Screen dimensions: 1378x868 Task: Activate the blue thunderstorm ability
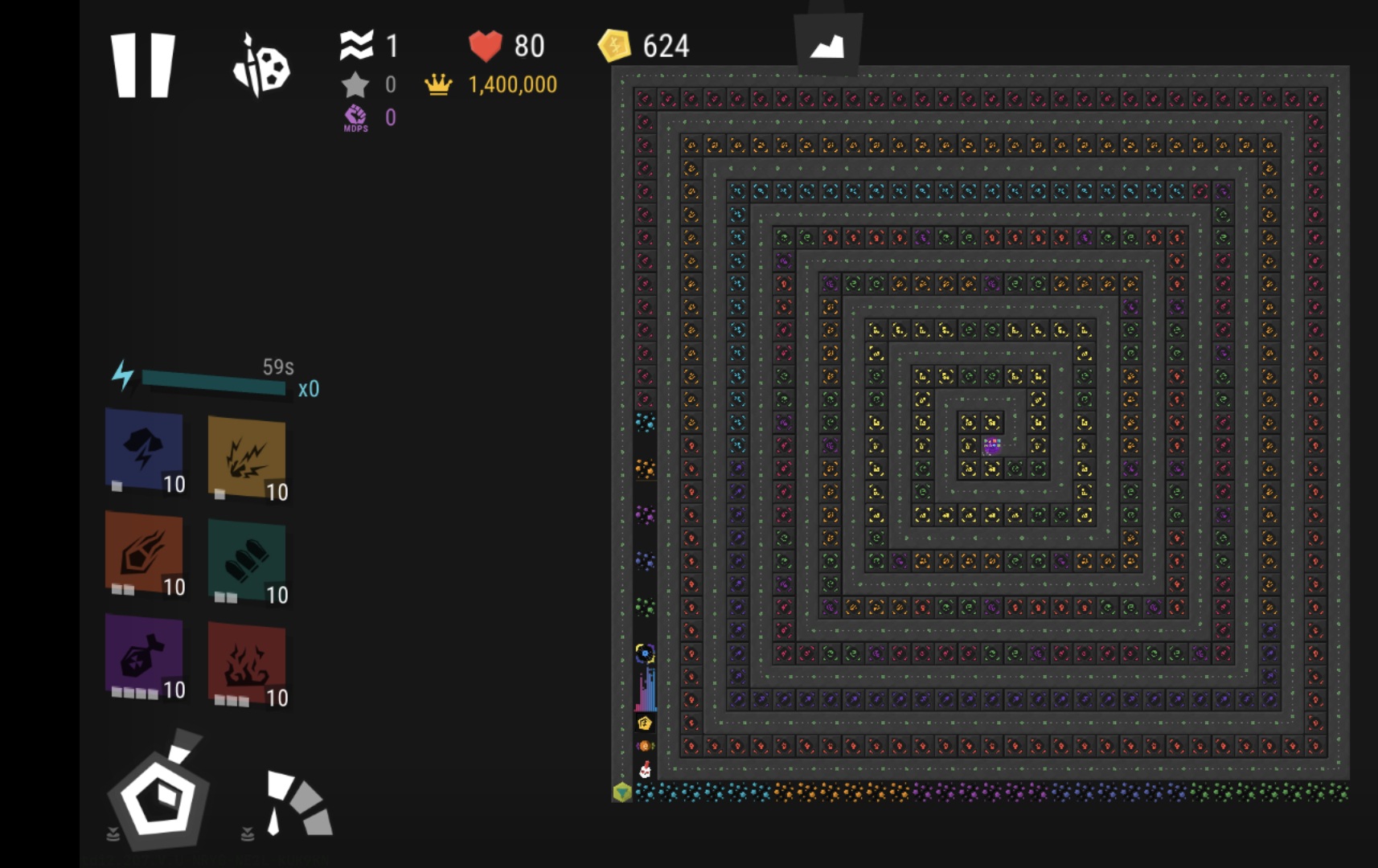[145, 449]
